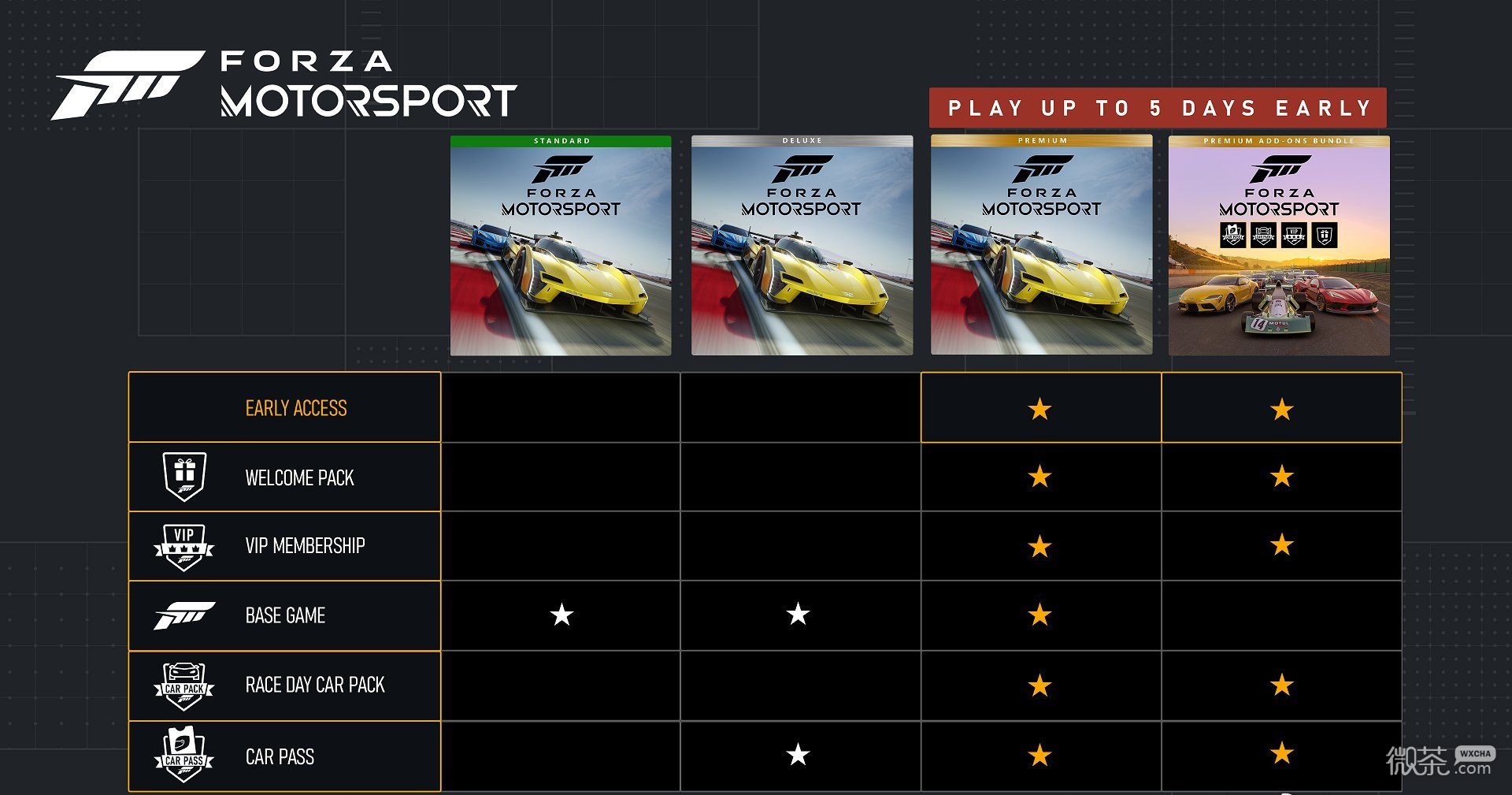
Task: Click the VIP badge icon
Action: pos(184,546)
